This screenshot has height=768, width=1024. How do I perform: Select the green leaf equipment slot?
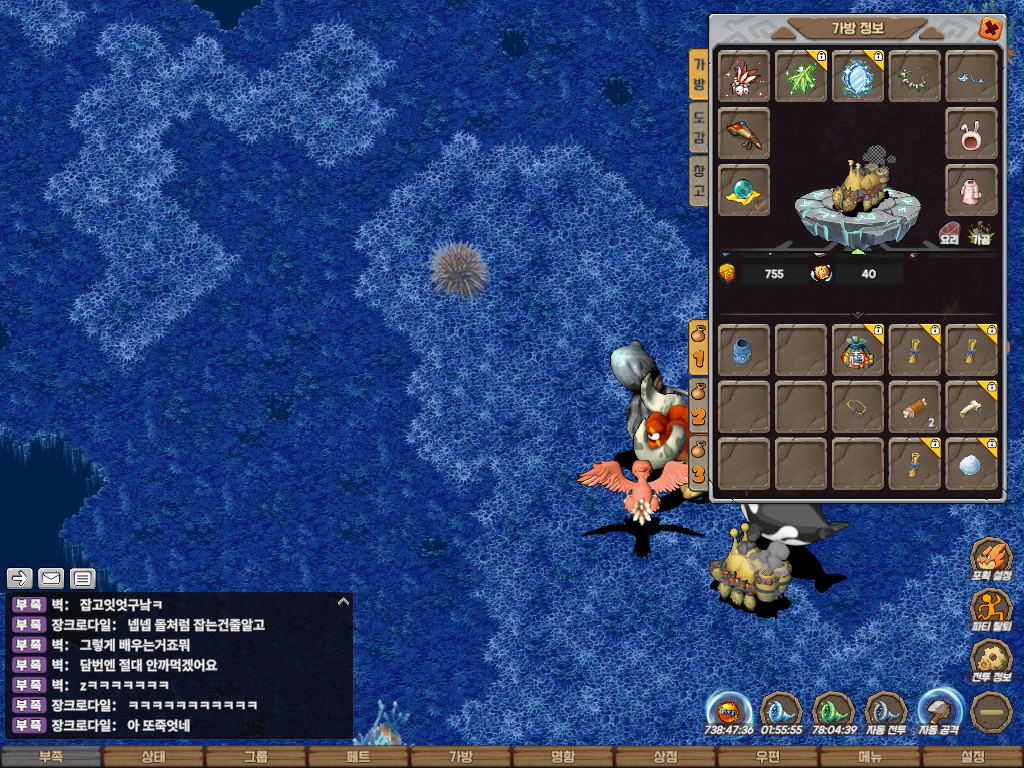[x=801, y=77]
